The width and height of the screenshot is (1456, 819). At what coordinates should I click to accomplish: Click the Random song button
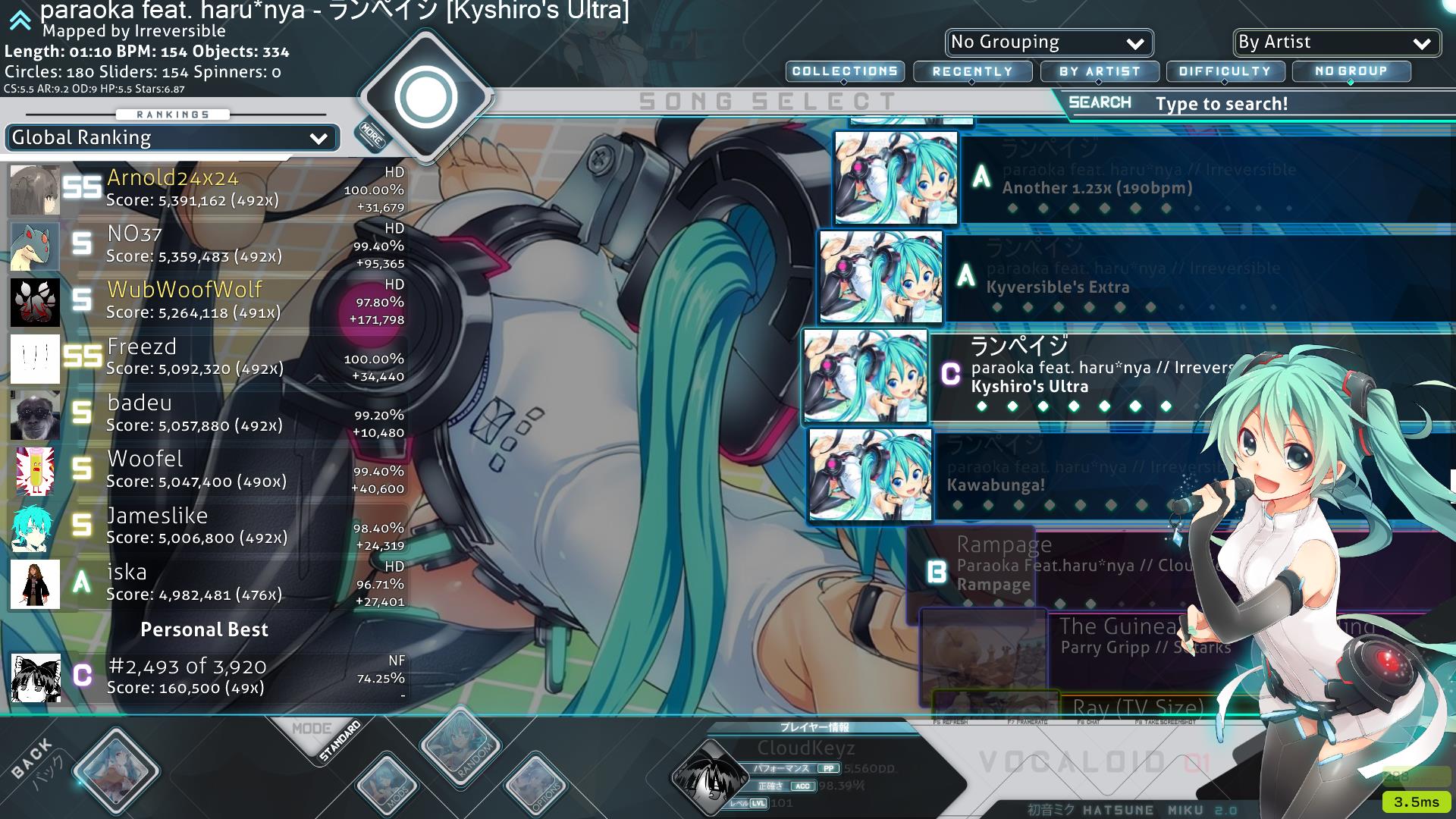(x=461, y=746)
